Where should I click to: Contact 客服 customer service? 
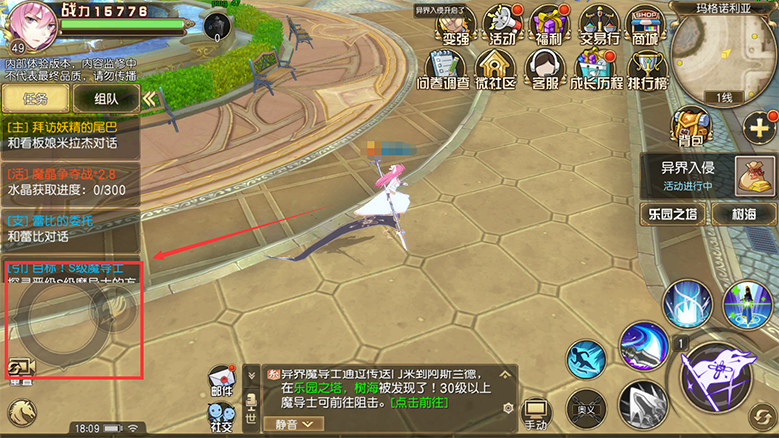pos(545,71)
